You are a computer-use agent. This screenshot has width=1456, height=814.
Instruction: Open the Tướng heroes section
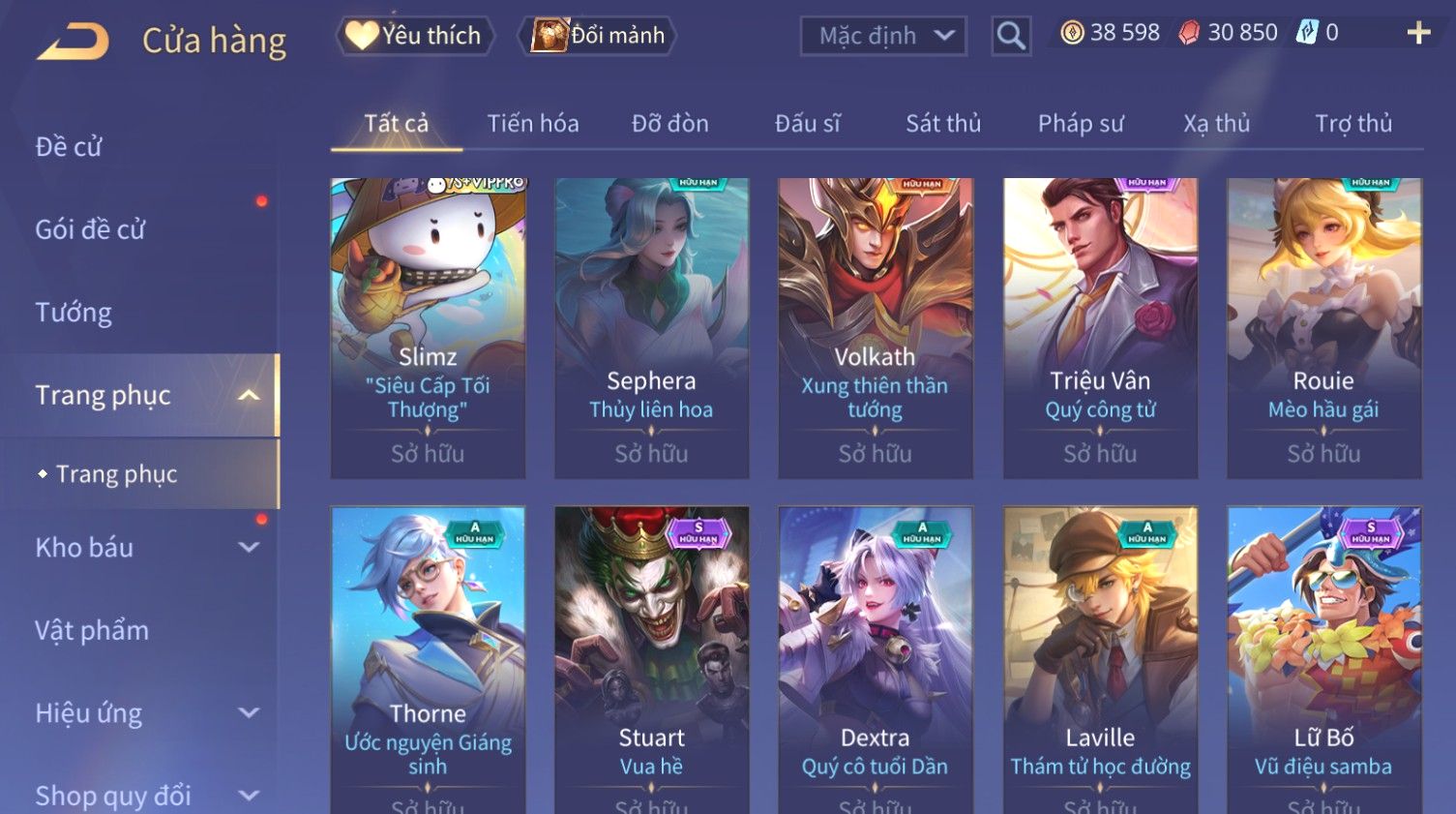(x=74, y=313)
